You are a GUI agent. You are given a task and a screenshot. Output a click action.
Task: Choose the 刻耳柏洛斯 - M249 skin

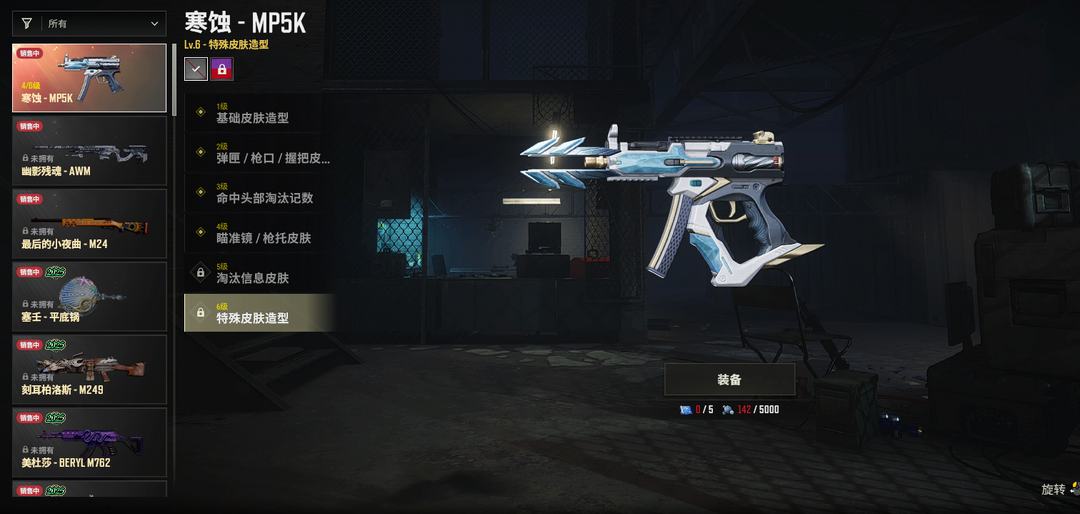pyautogui.click(x=89, y=369)
